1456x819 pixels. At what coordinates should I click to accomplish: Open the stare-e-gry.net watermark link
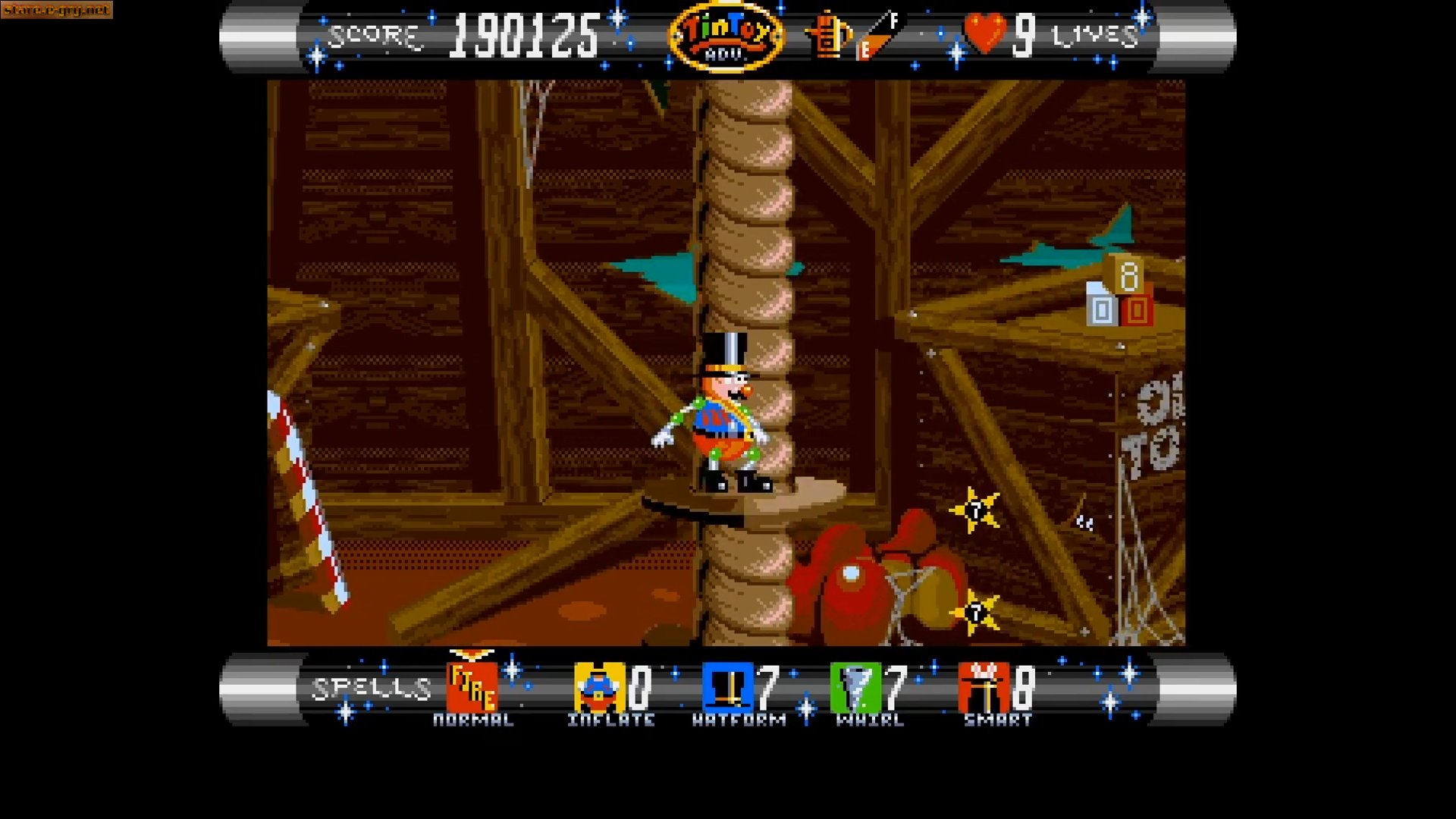pos(56,11)
